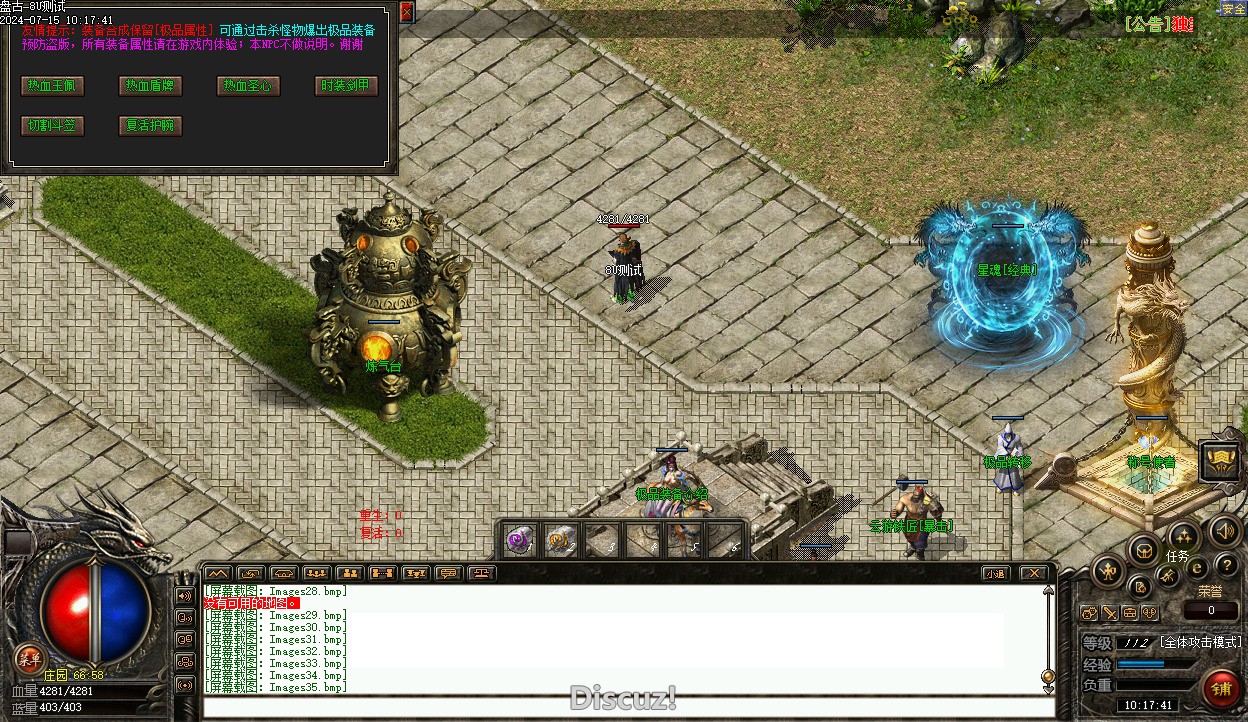The height and width of the screenshot is (722, 1248).
Task: Use the orange scroll hotbar item
Action: (560, 541)
